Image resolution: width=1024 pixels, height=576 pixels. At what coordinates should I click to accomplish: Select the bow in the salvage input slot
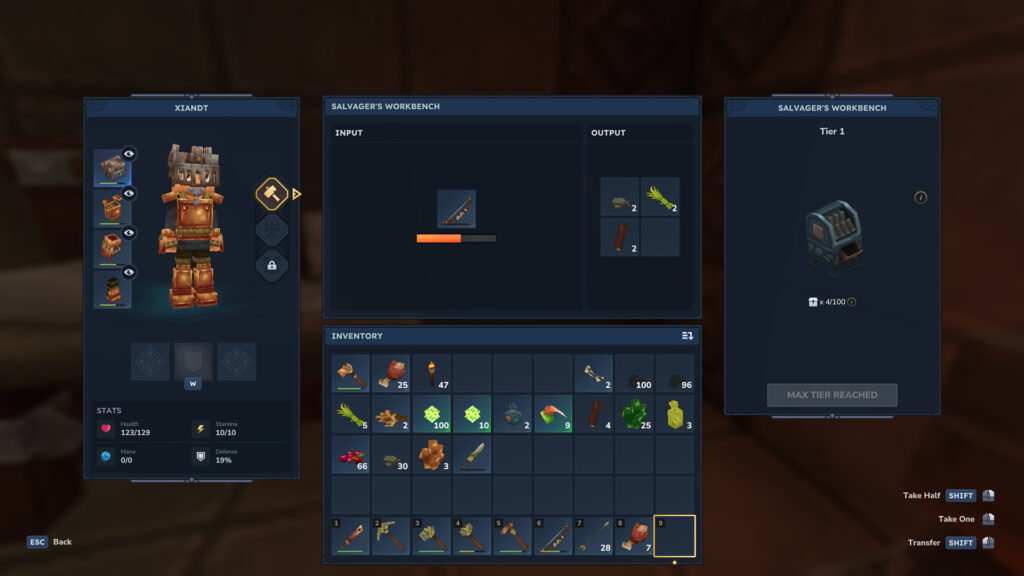click(x=456, y=209)
